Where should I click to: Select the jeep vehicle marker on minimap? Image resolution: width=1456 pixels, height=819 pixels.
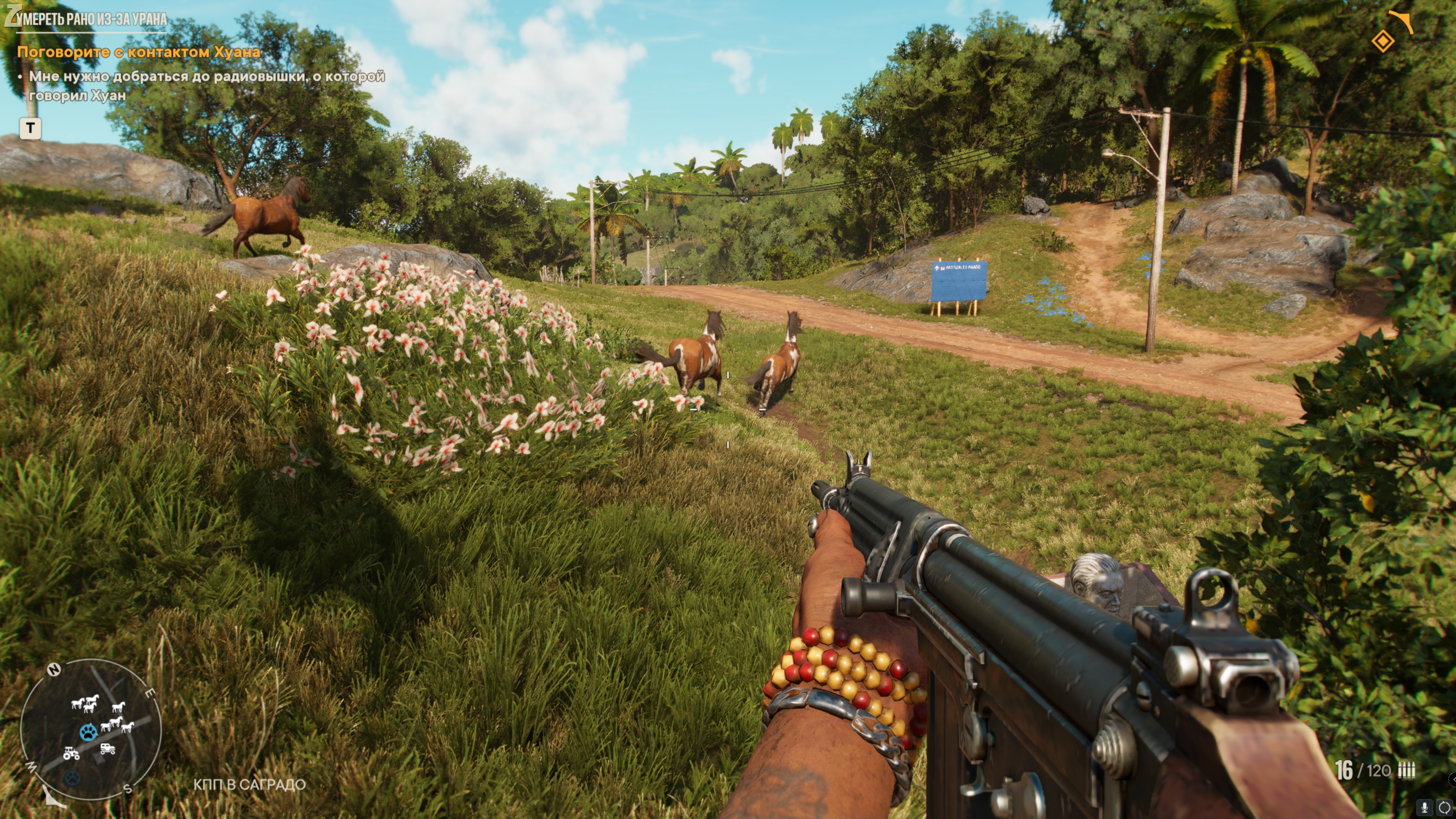pos(107,749)
